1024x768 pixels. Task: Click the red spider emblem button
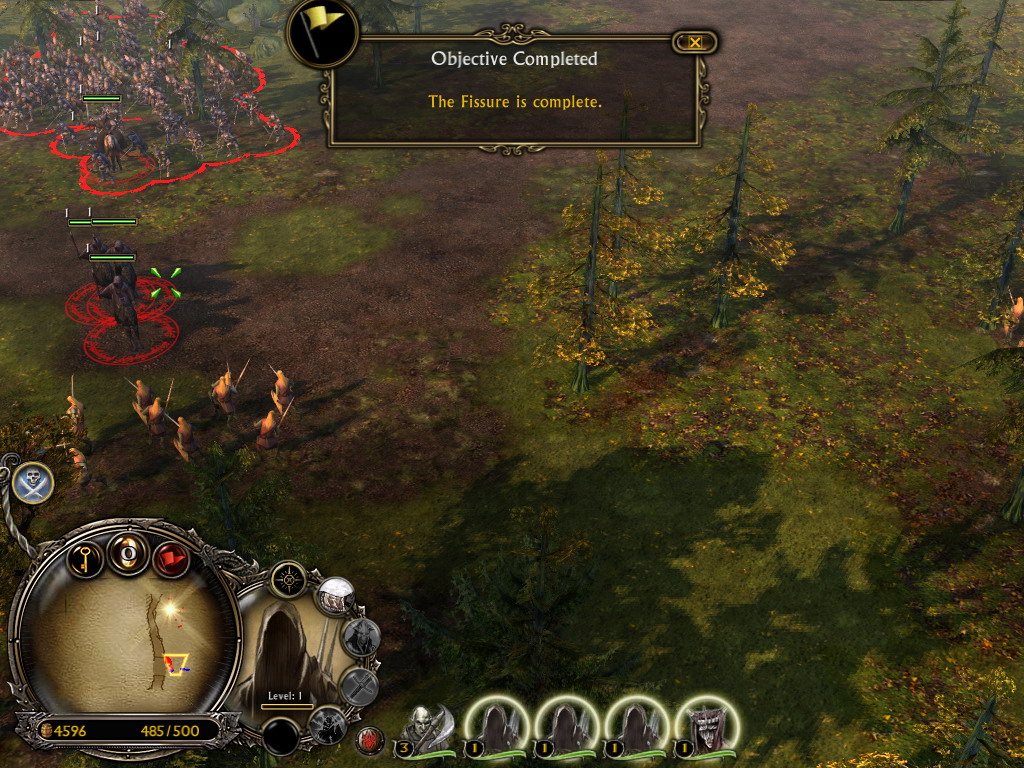(x=369, y=741)
